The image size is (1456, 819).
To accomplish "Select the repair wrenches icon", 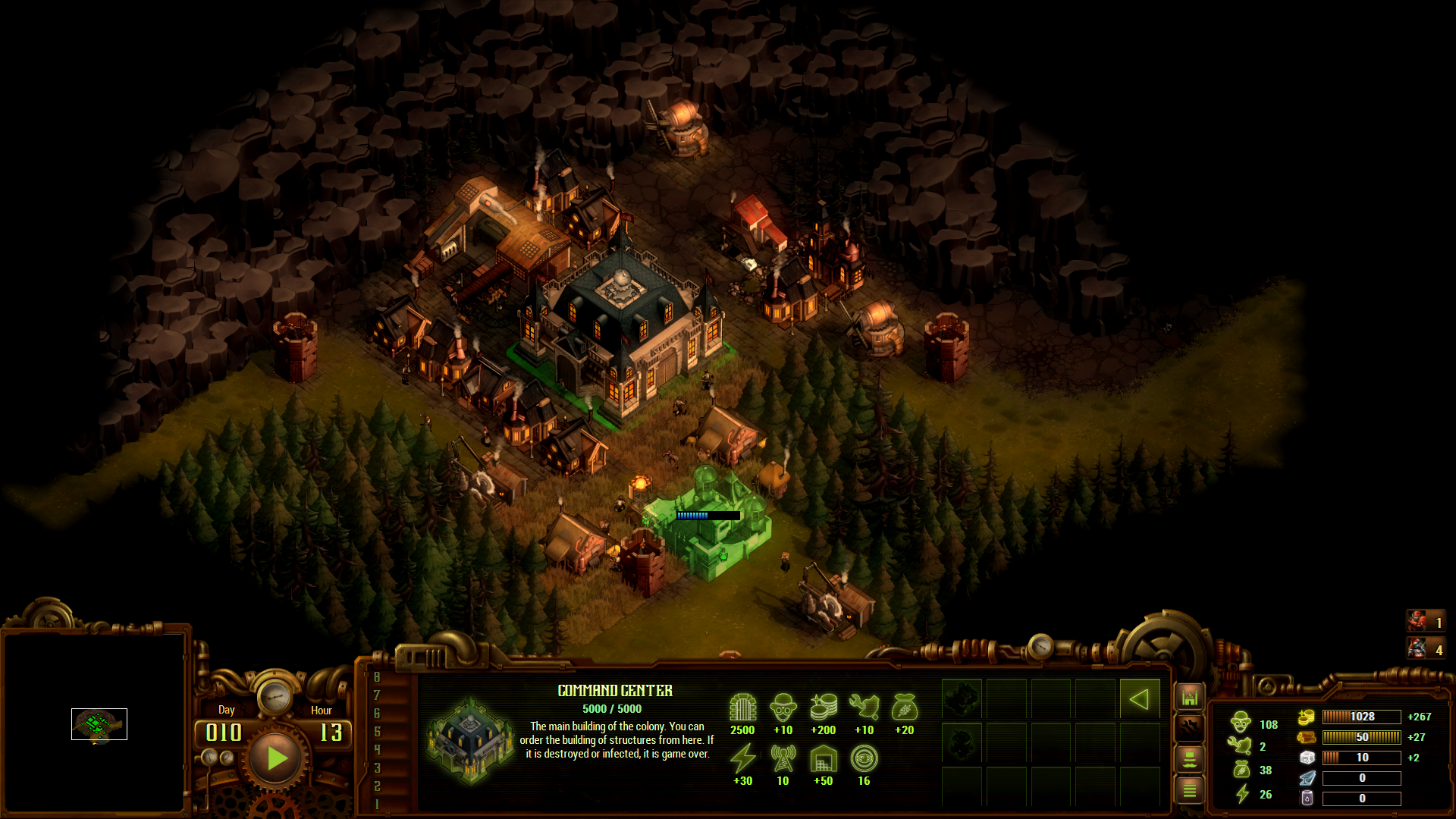I will click(1190, 729).
